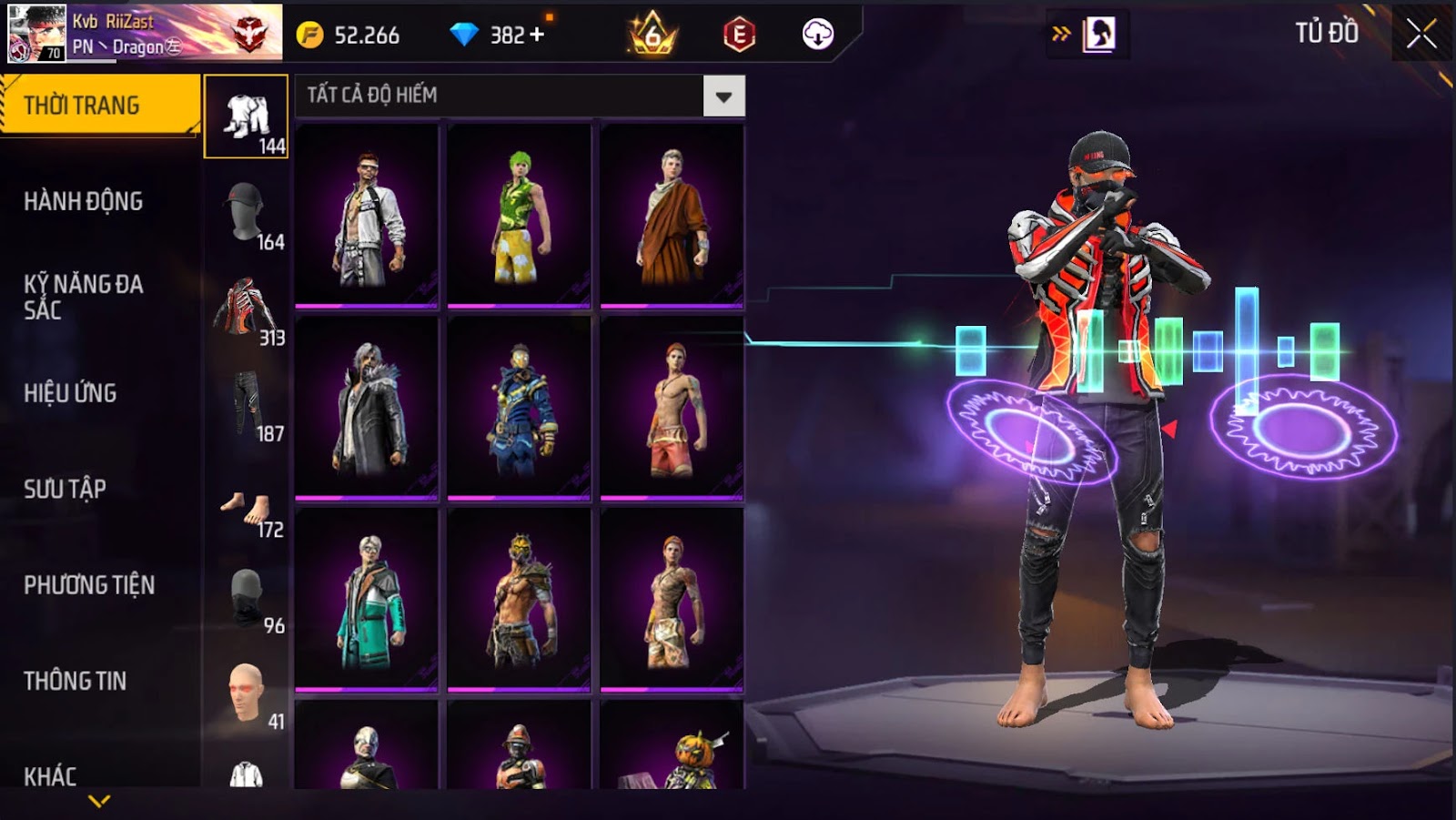Show the THÔNG TIN tab

[x=76, y=681]
